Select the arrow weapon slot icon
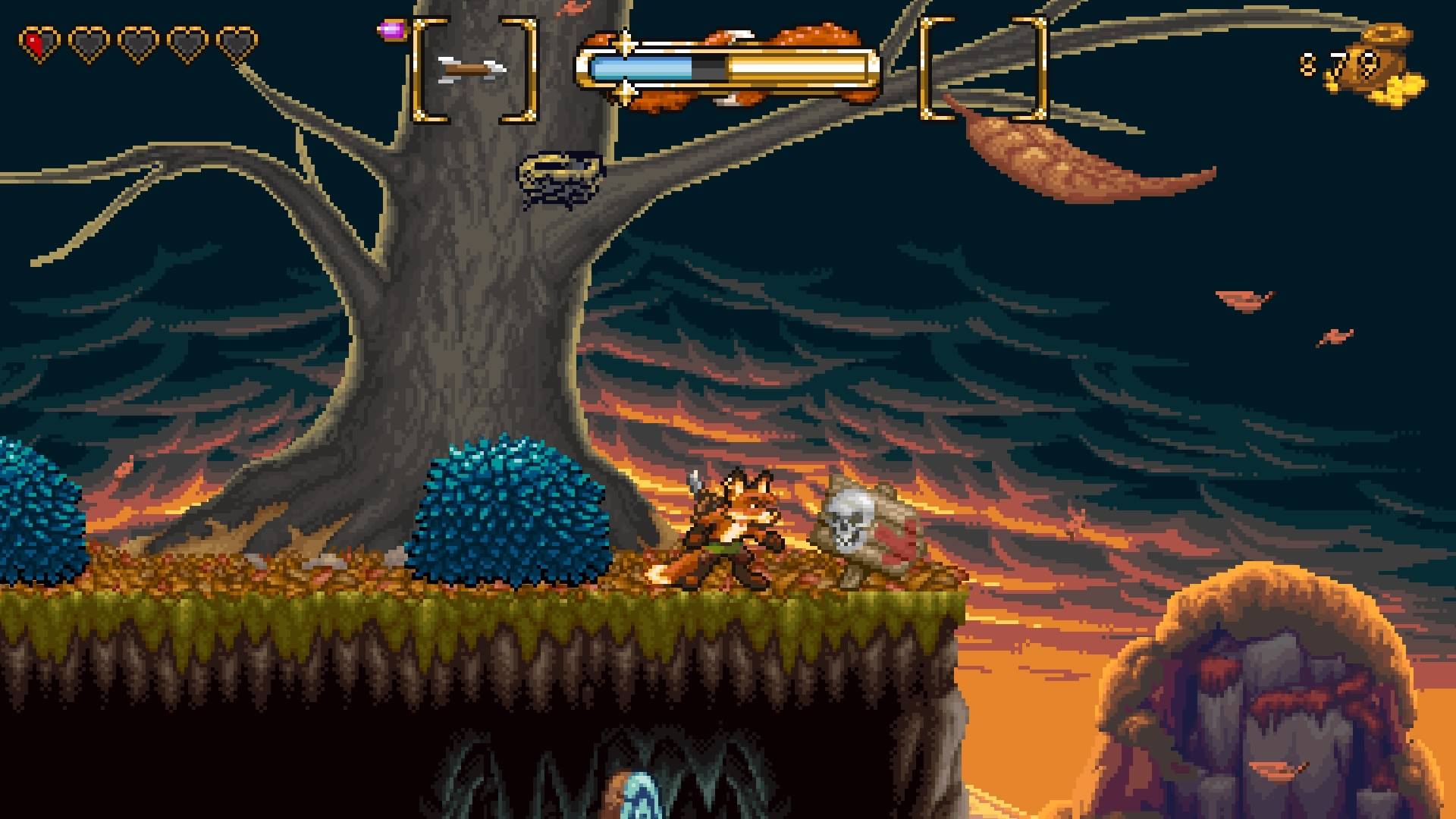Viewport: 1456px width, 819px height. pos(472,69)
